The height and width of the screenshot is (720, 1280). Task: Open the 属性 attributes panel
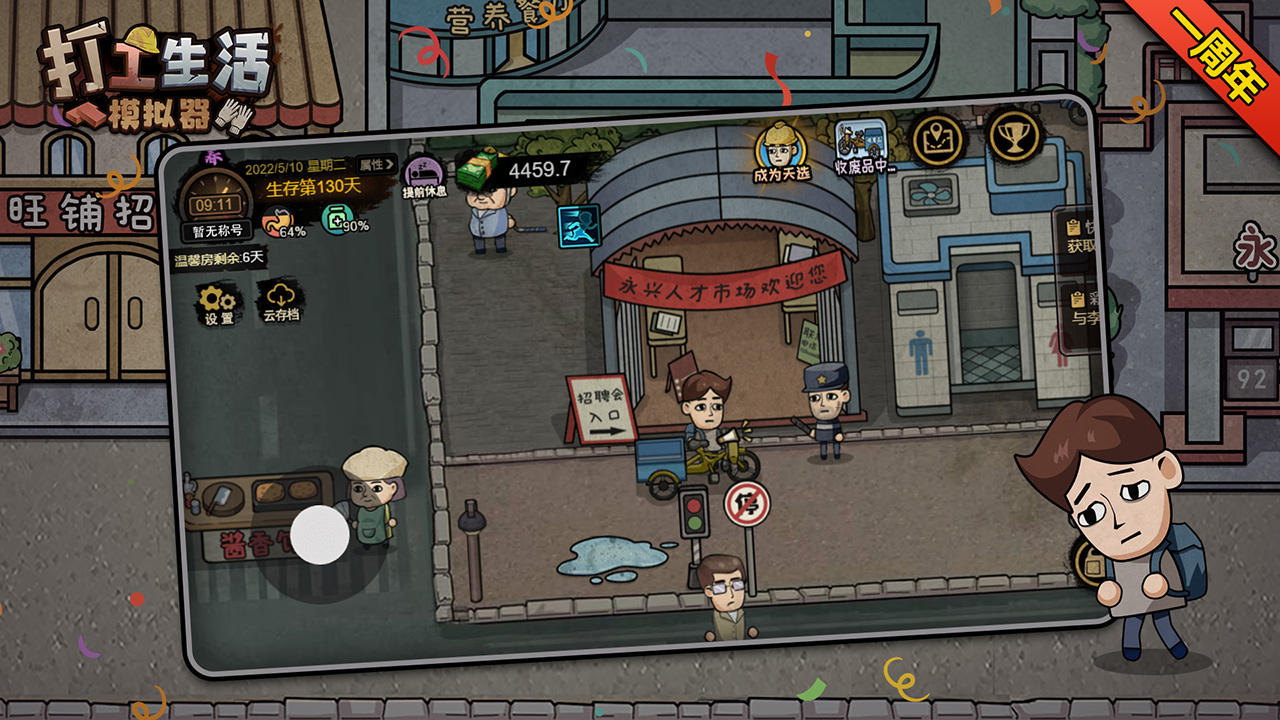pyautogui.click(x=377, y=165)
